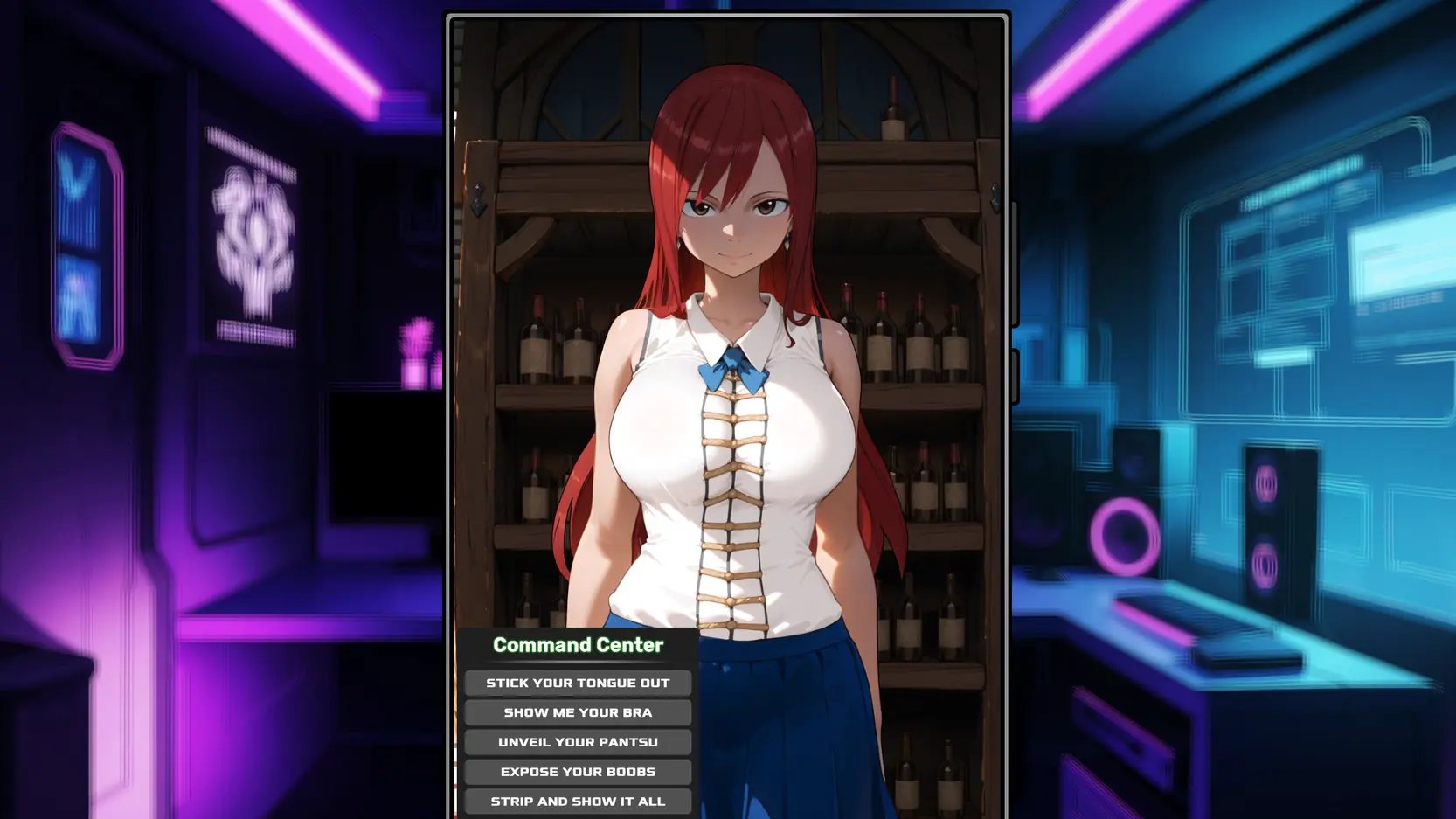Click the Unveil Your Pantsu command
The height and width of the screenshot is (819, 1456).
click(x=578, y=742)
